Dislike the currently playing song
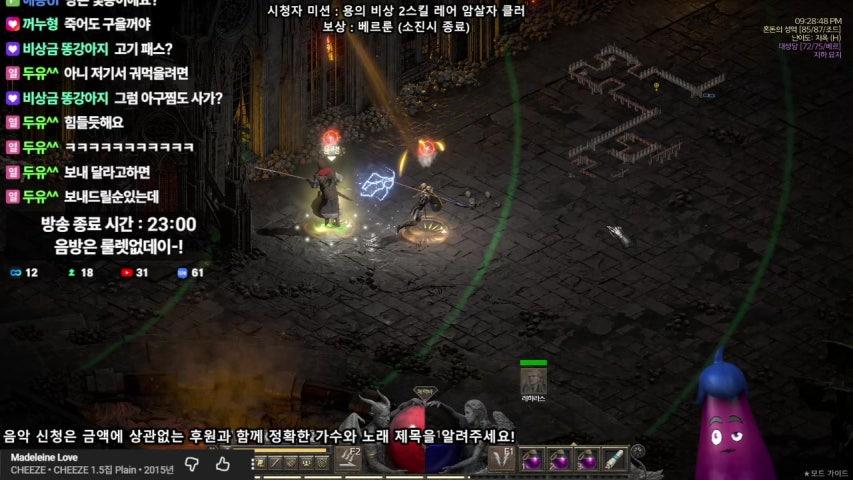This screenshot has width=853, height=480. 193,464
